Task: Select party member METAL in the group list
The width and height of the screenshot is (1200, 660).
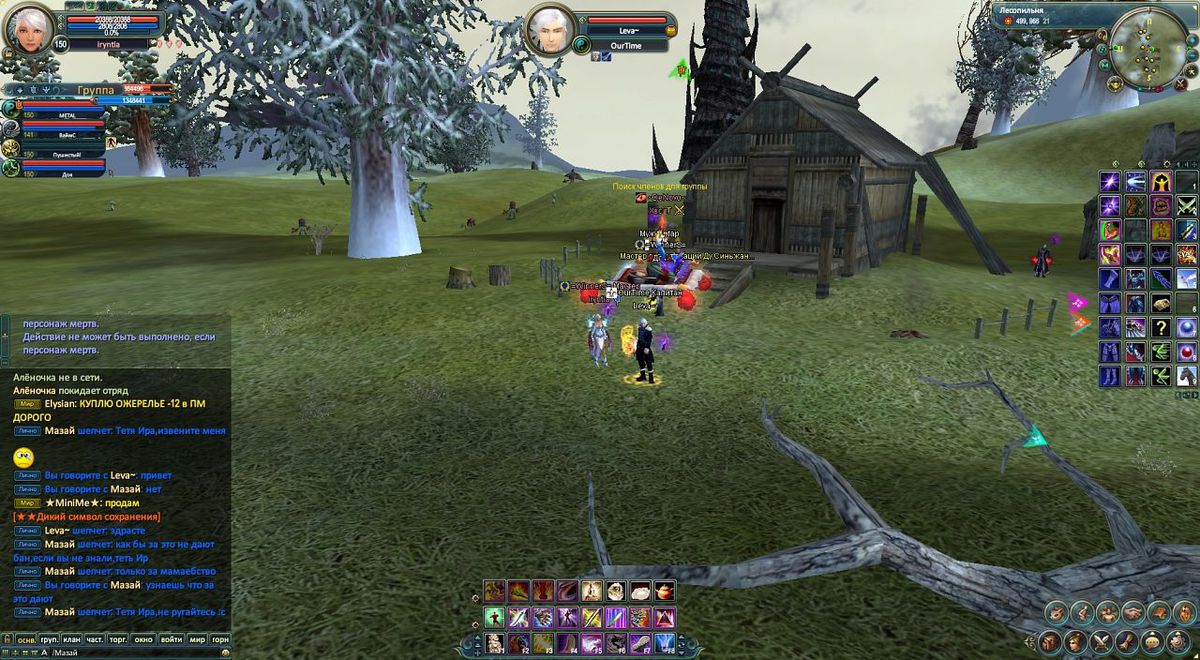Action: tap(60, 116)
